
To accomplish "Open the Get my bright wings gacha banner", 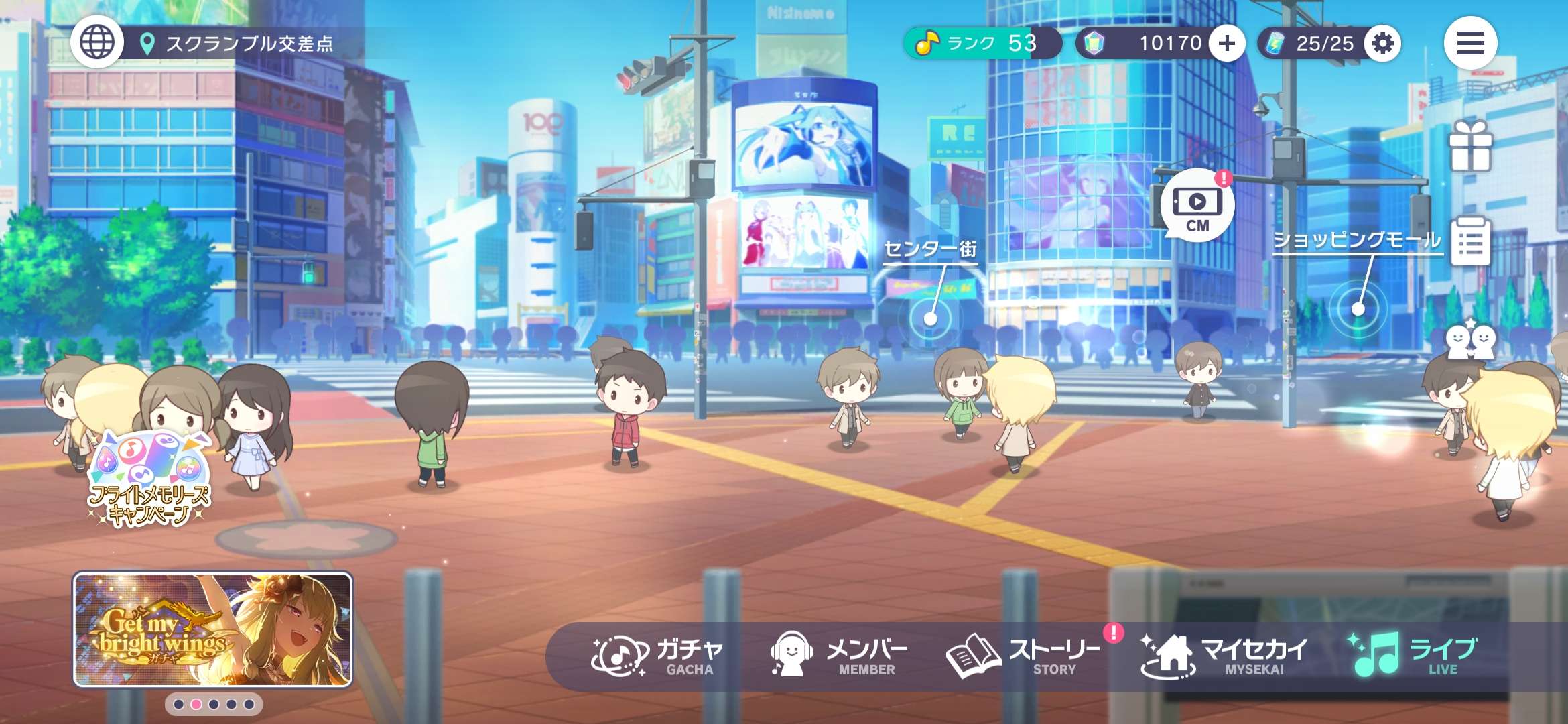I will click(212, 629).
